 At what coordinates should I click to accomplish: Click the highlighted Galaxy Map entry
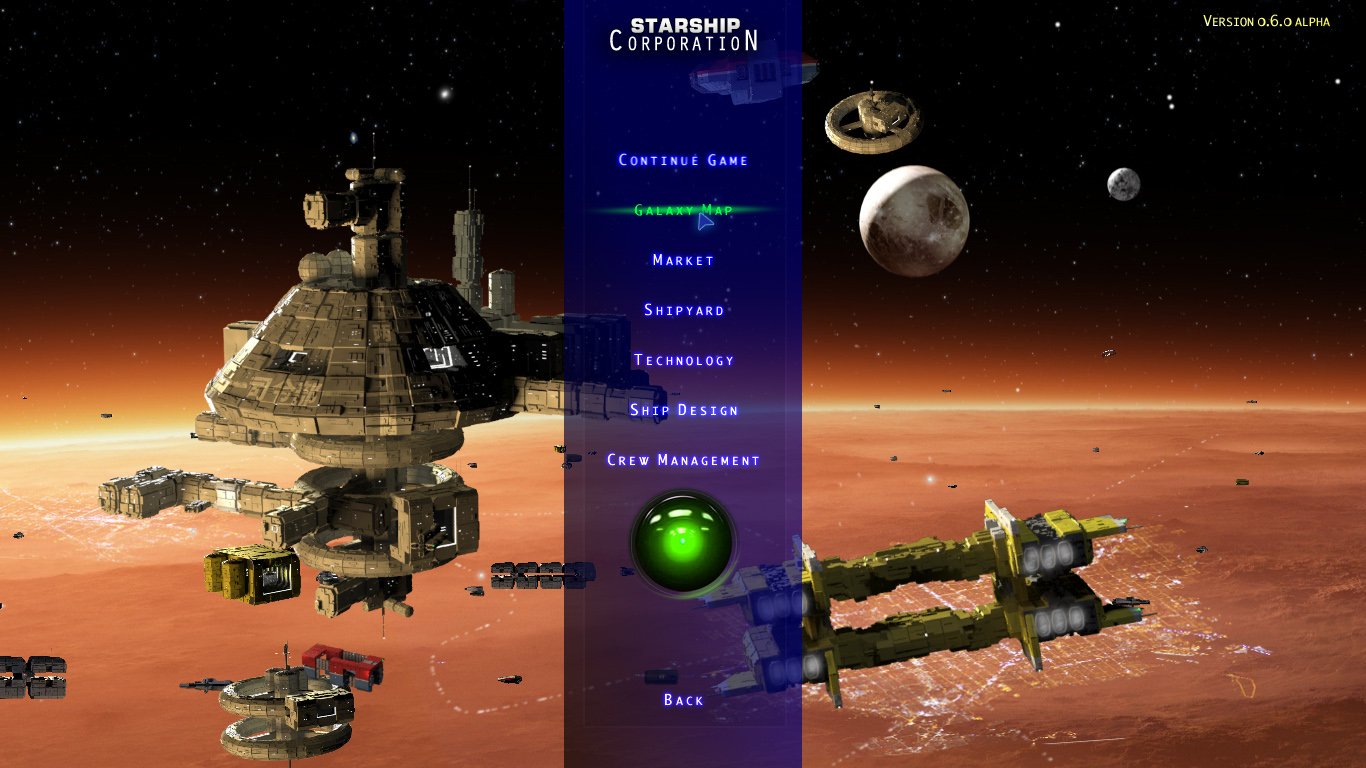coord(683,210)
